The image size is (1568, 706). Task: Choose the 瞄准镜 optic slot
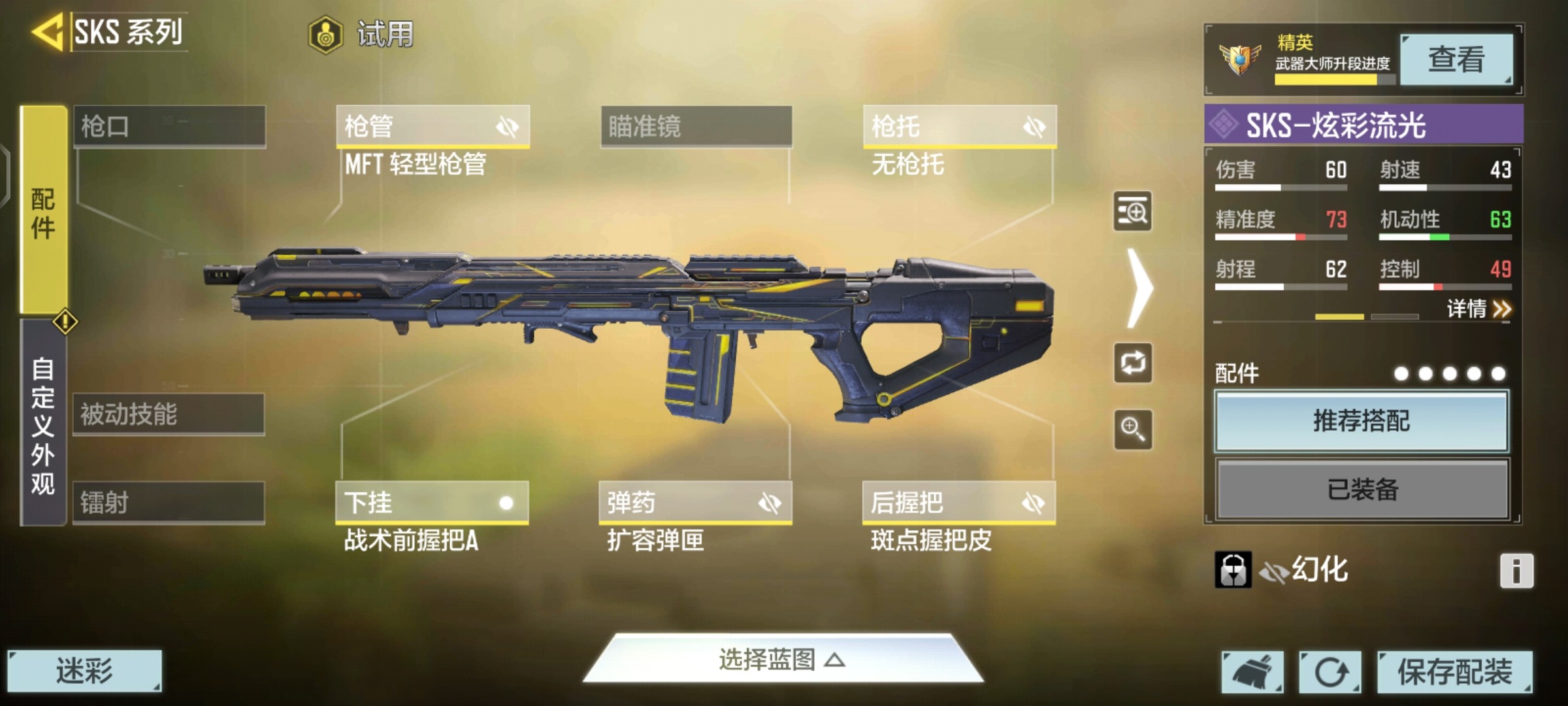coord(696,126)
